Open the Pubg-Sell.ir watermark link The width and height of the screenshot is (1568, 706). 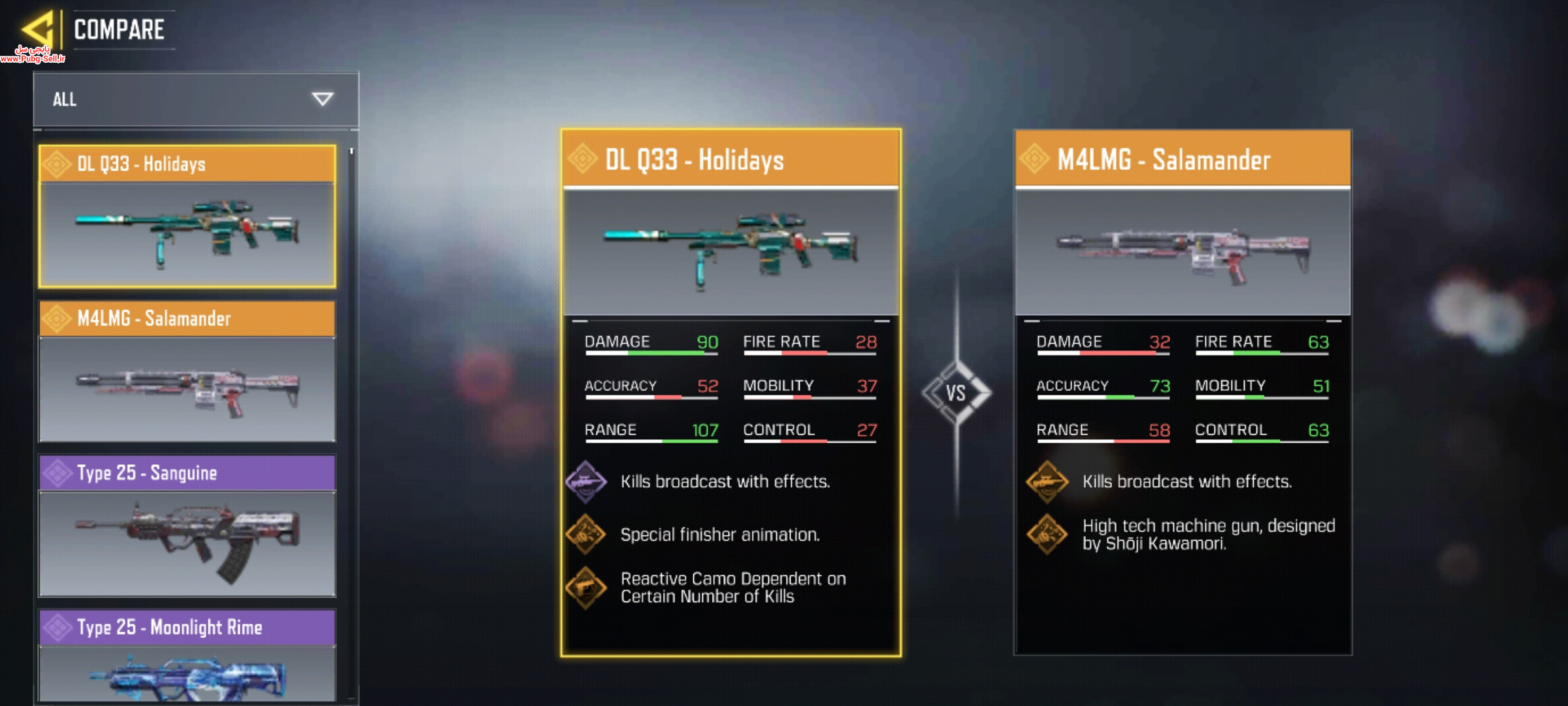coord(33,55)
